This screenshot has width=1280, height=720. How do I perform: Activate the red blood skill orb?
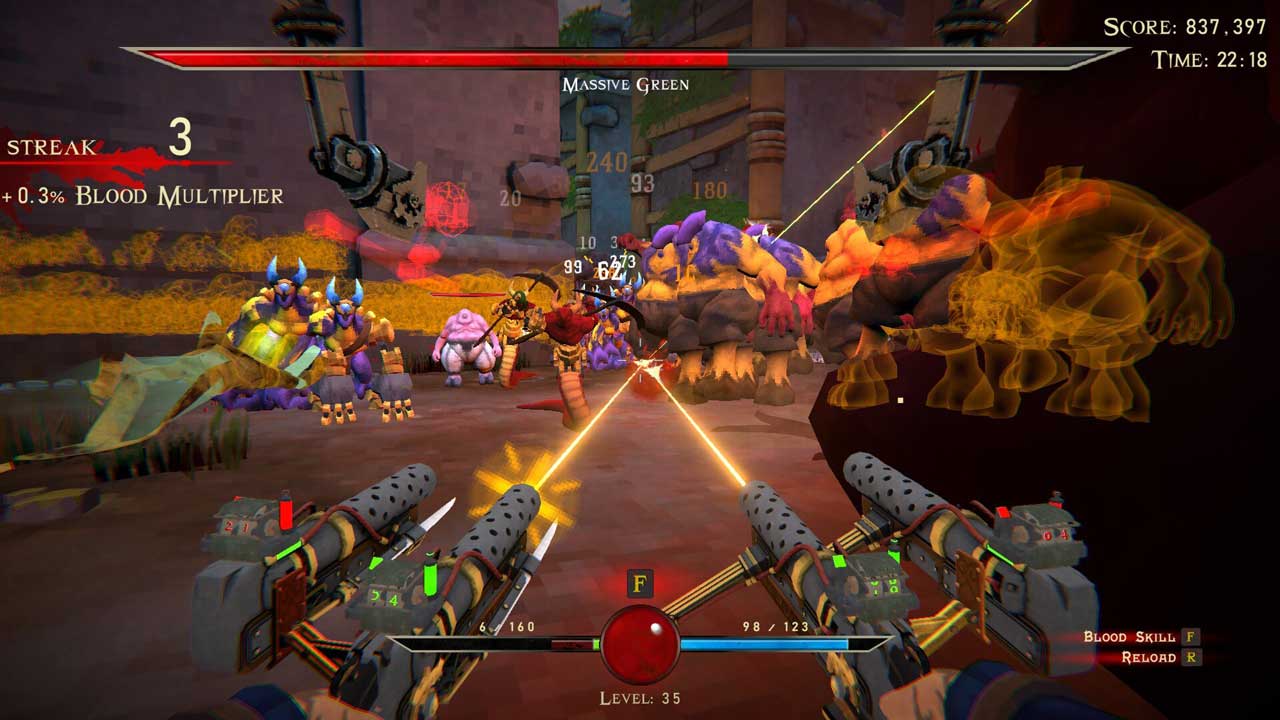point(640,644)
